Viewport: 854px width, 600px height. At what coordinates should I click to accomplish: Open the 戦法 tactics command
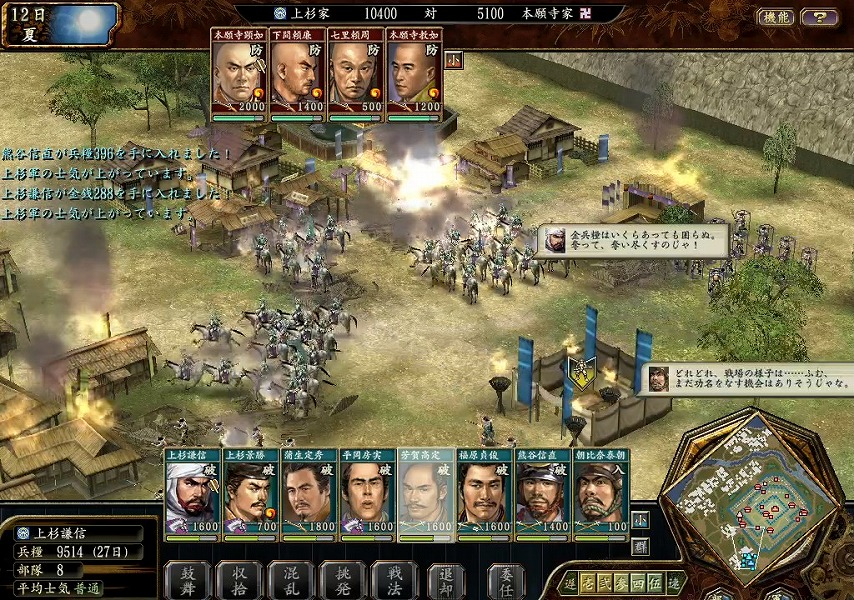coord(394,579)
